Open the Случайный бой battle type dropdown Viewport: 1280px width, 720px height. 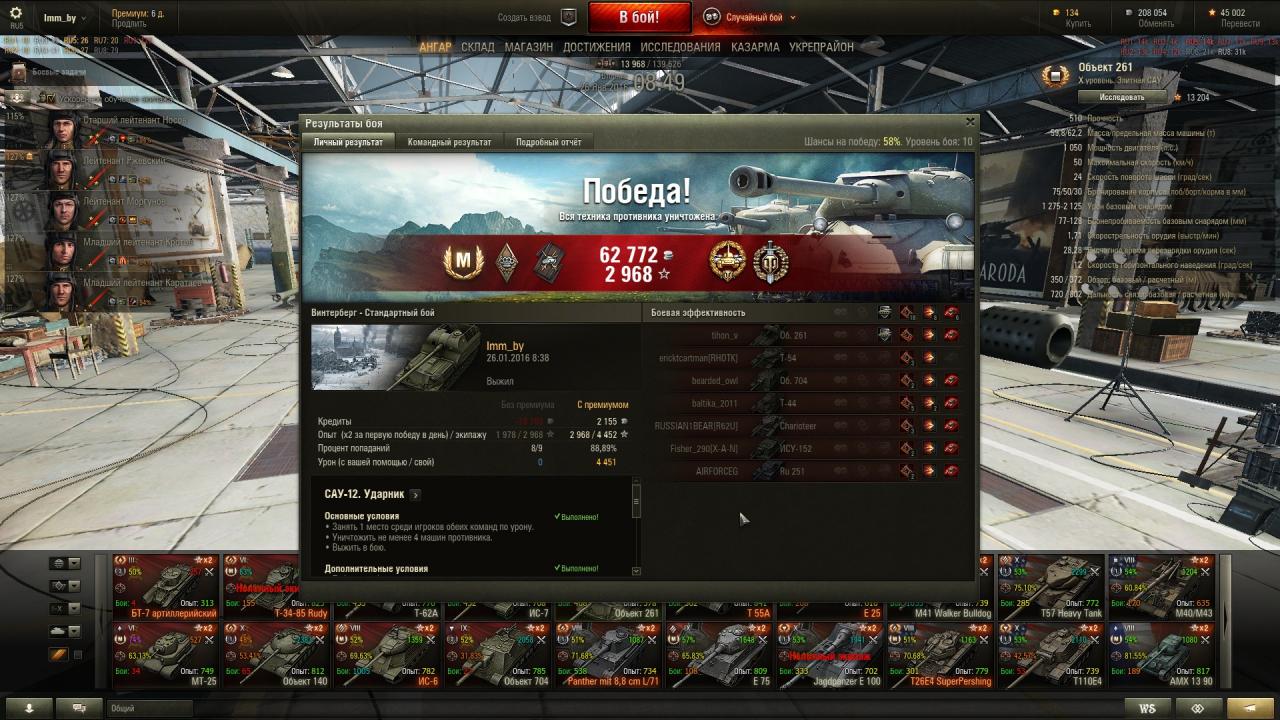(x=750, y=17)
